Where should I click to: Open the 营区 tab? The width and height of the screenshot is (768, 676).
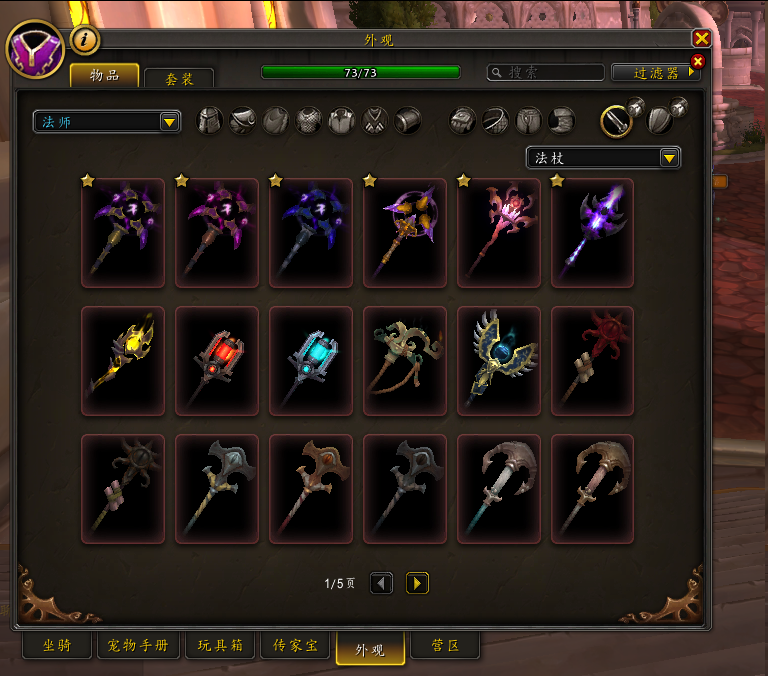[445, 646]
